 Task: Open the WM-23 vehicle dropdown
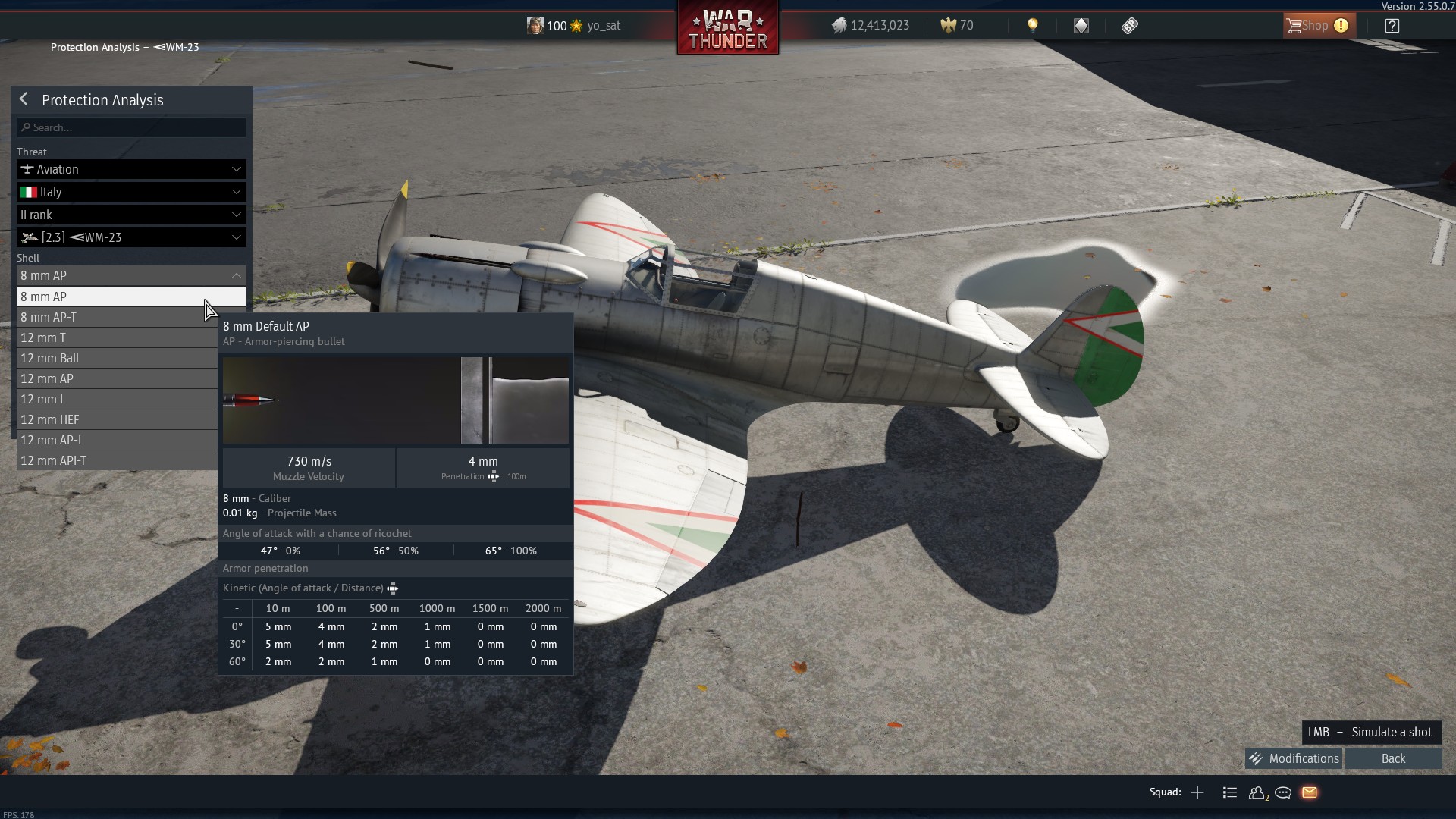[x=131, y=237]
